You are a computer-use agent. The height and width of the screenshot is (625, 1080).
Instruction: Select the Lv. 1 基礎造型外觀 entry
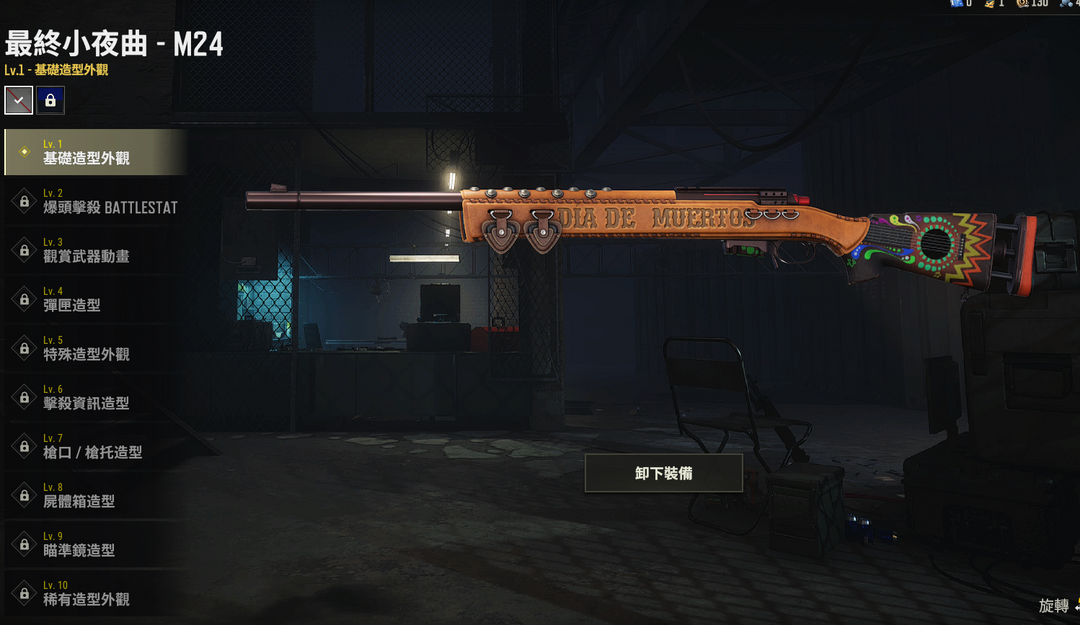[95, 152]
